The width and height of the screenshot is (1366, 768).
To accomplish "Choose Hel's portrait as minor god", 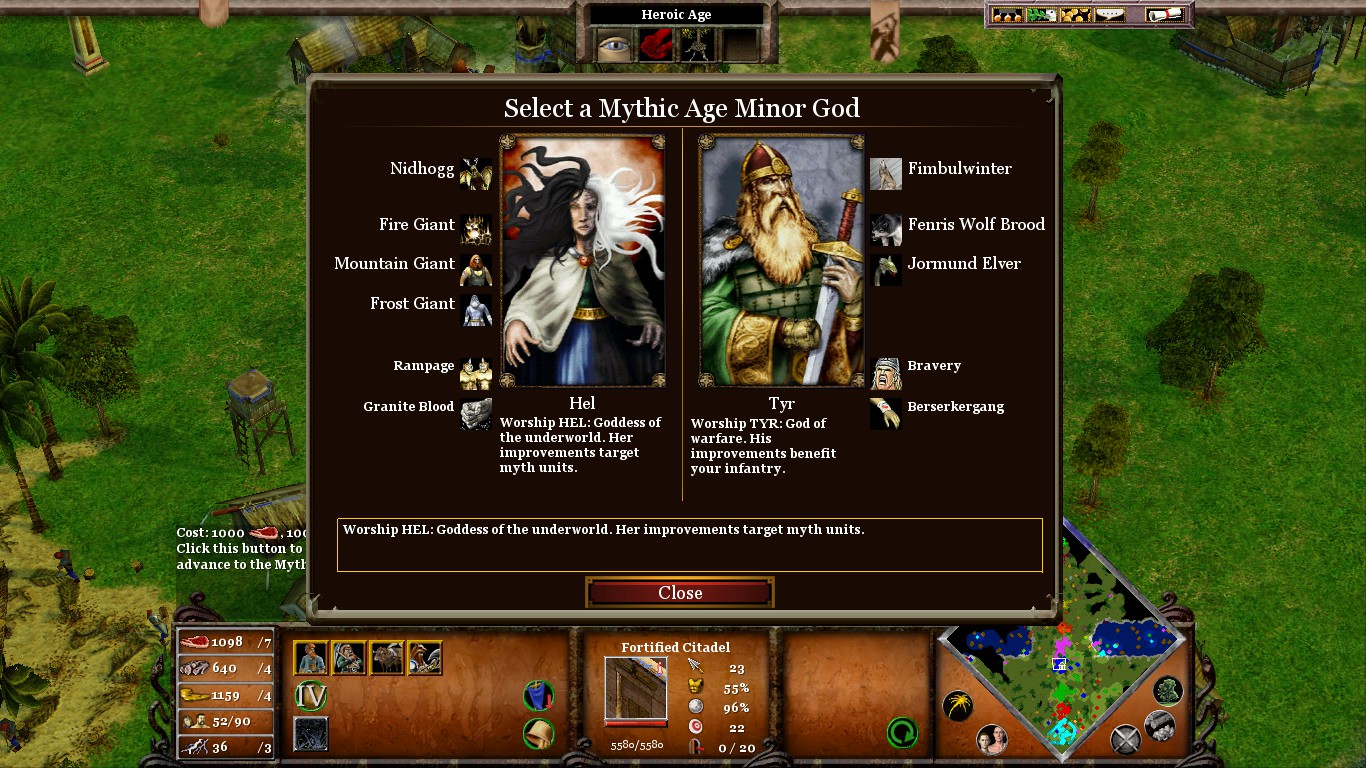I will point(582,261).
